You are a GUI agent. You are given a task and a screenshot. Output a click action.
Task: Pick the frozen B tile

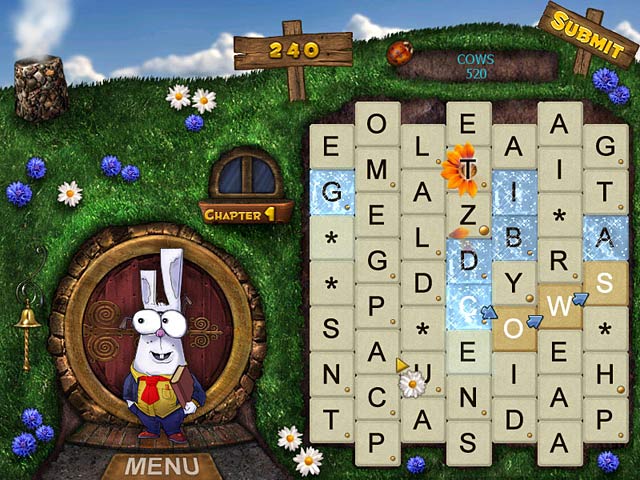[x=514, y=238]
